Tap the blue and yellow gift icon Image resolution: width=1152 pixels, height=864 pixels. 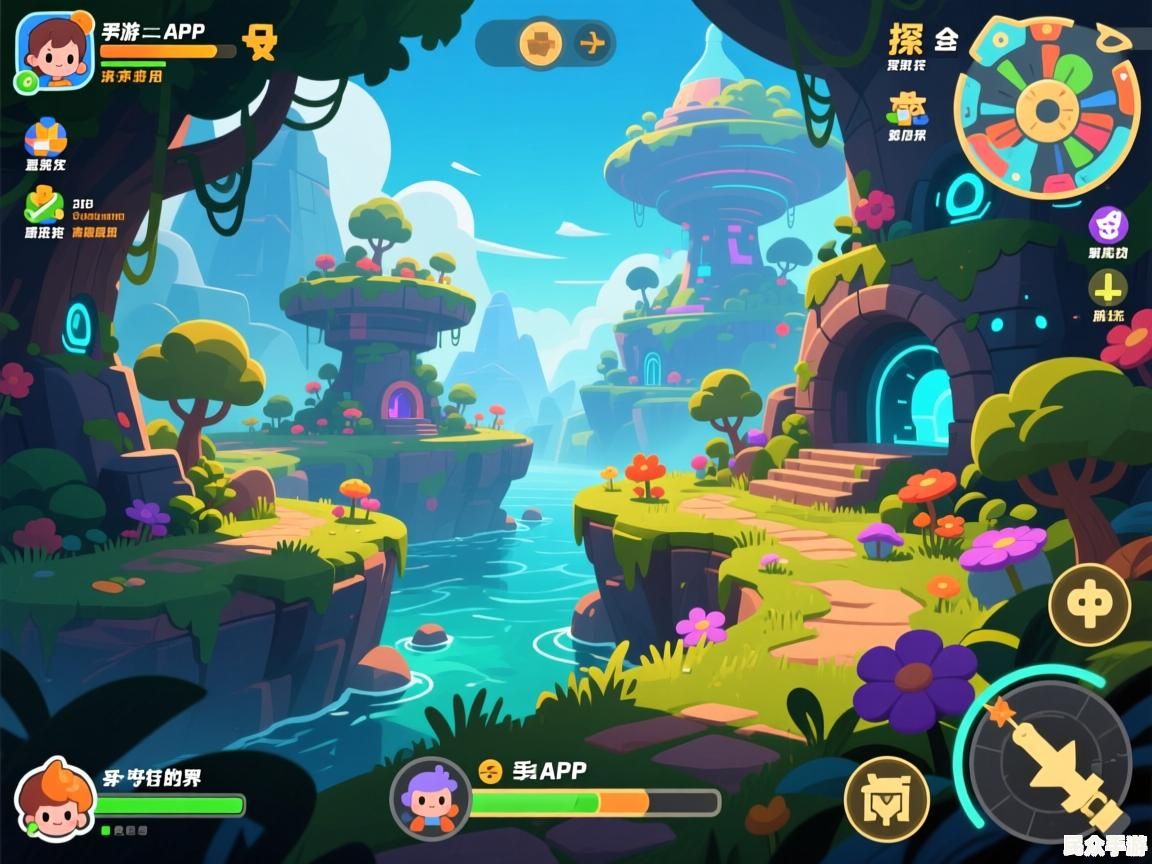[45, 137]
